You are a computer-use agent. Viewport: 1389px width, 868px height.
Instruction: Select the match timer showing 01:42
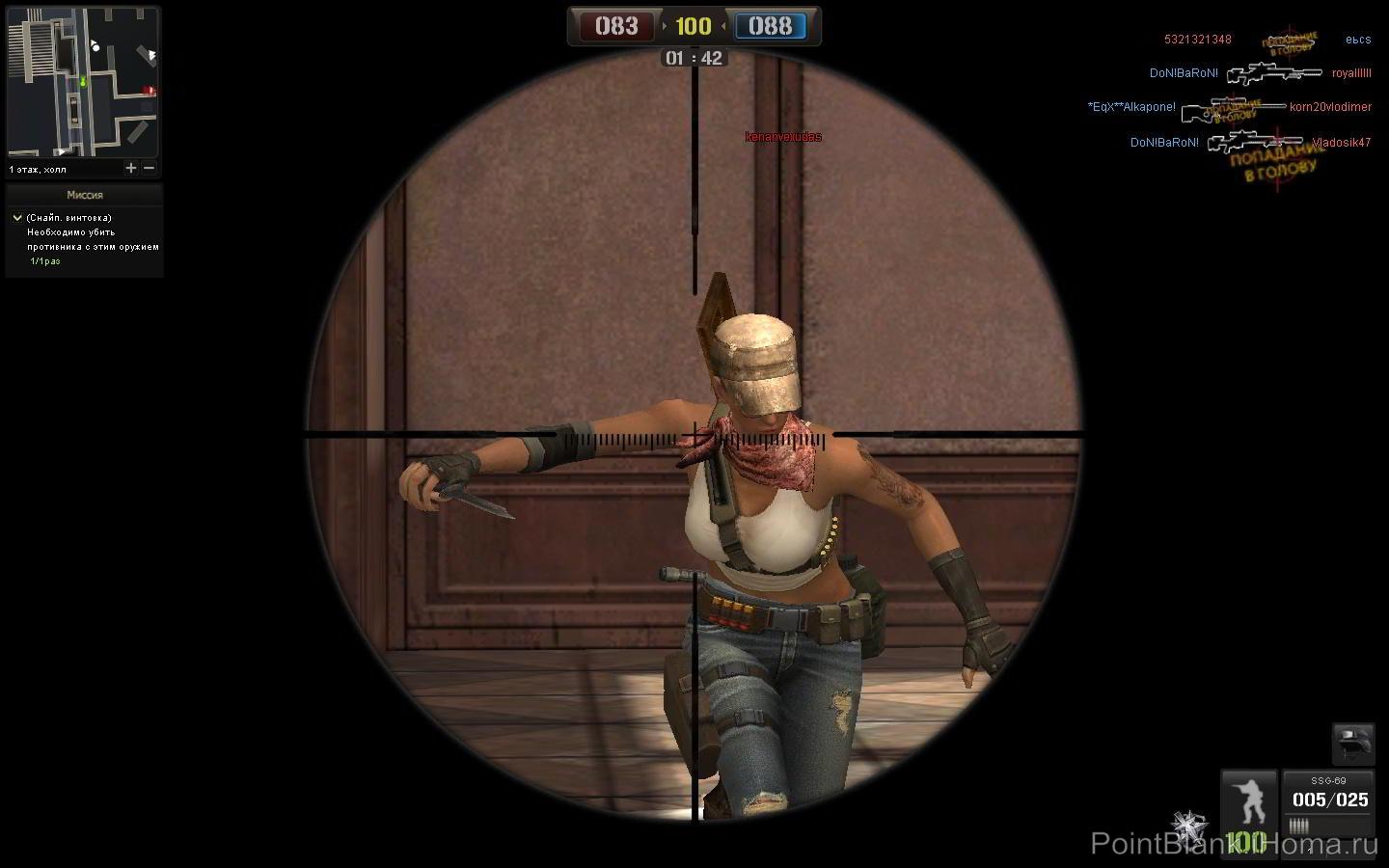coord(693,58)
